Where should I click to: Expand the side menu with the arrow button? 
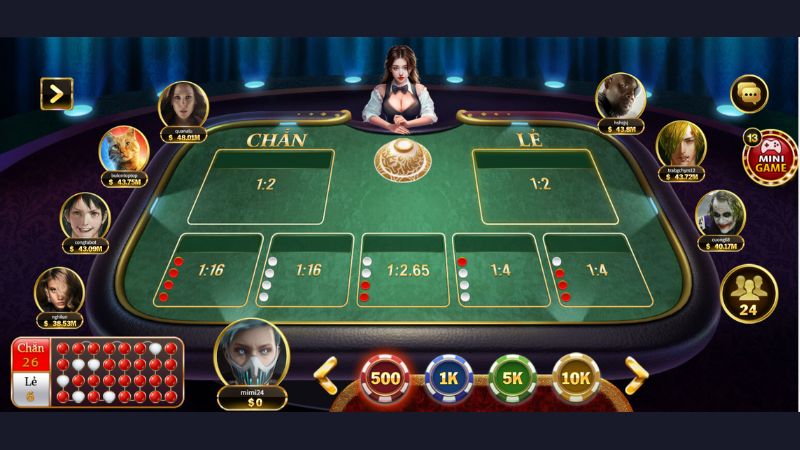pos(56,94)
